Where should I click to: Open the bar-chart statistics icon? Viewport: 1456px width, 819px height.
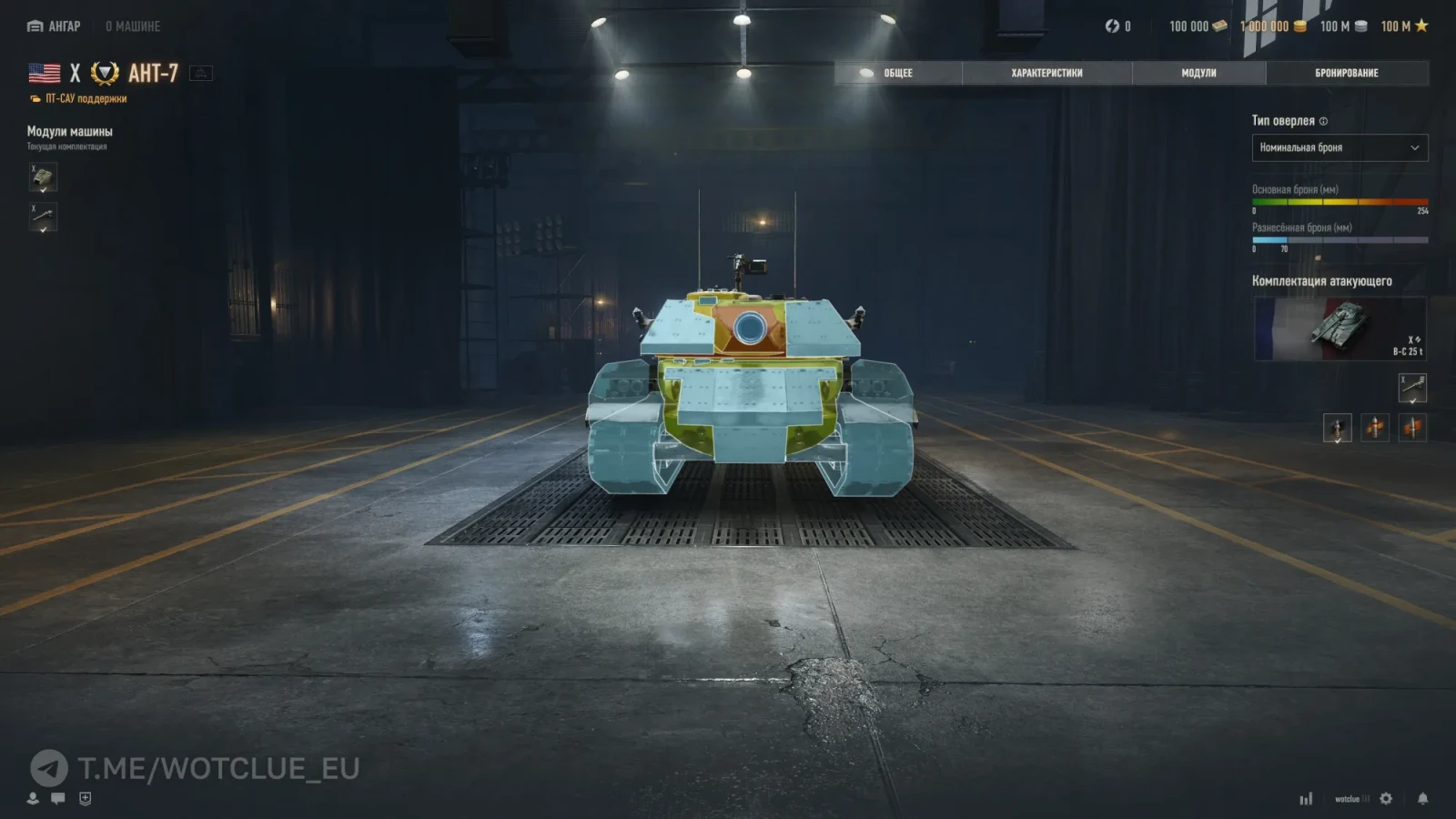pos(1306,799)
